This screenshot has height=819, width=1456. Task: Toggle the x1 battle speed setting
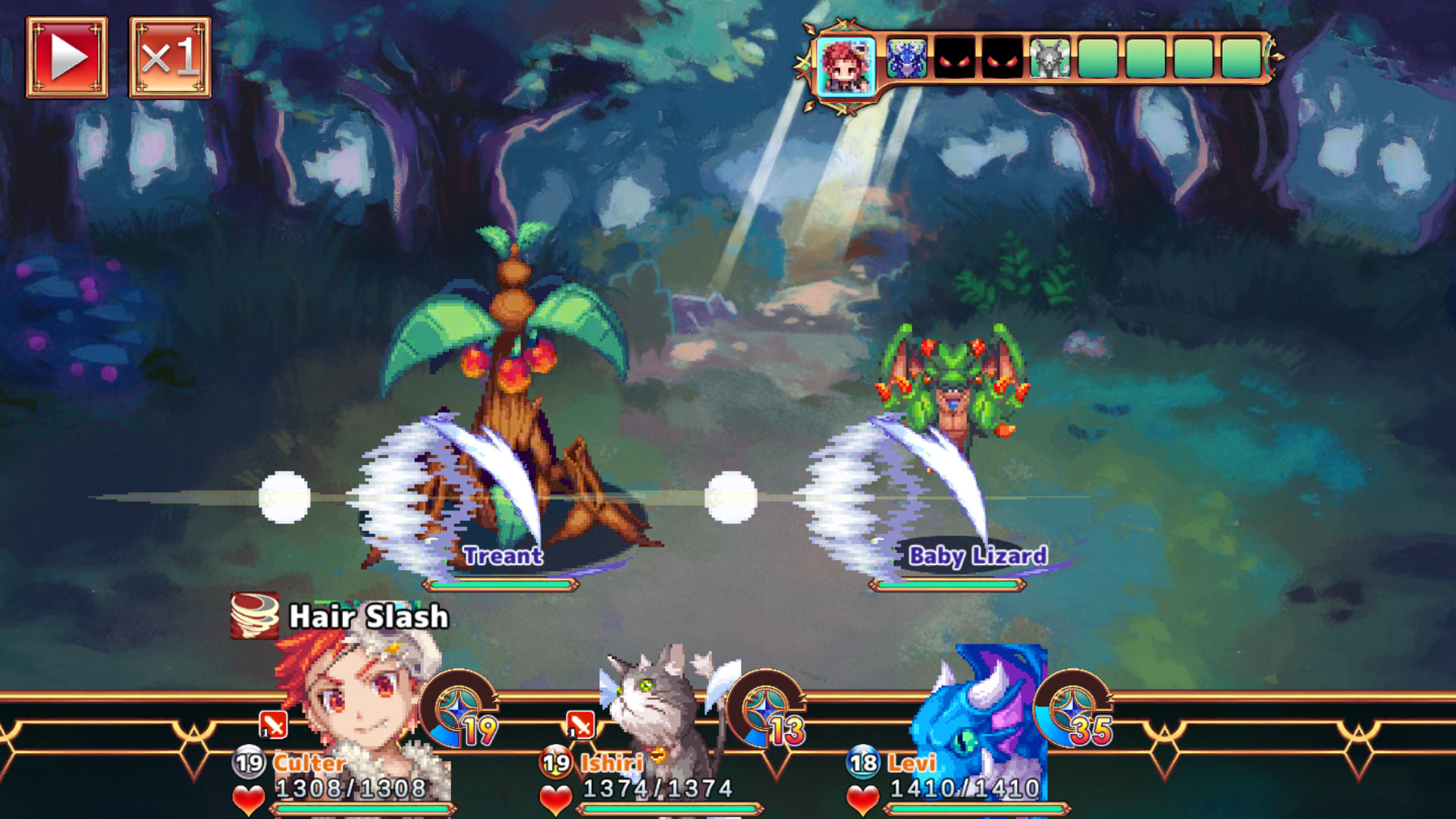click(x=171, y=57)
